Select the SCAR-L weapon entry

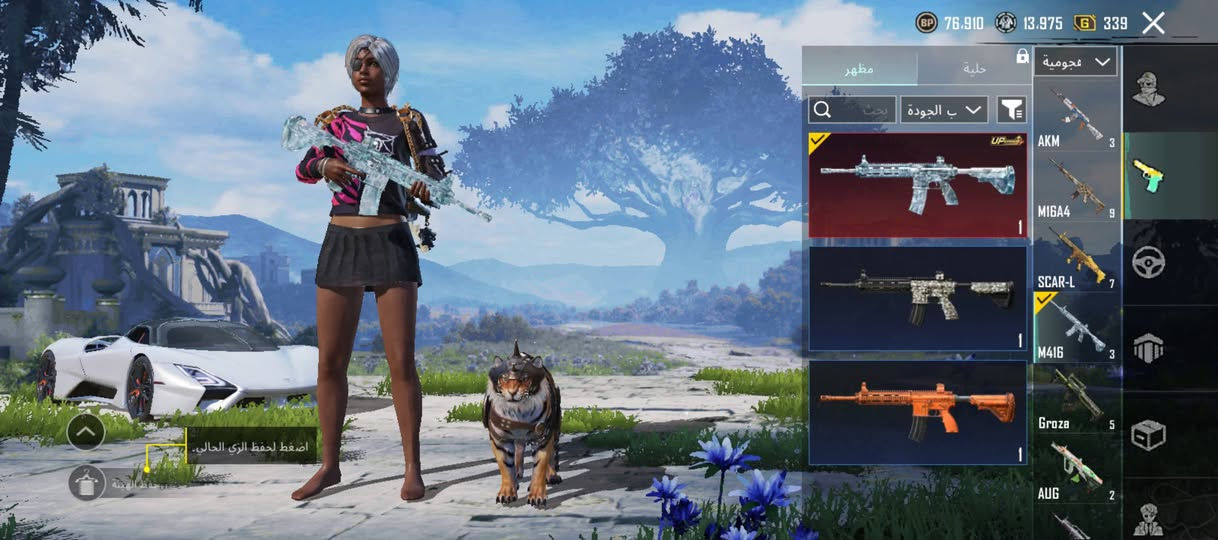pyautogui.click(x=1076, y=257)
